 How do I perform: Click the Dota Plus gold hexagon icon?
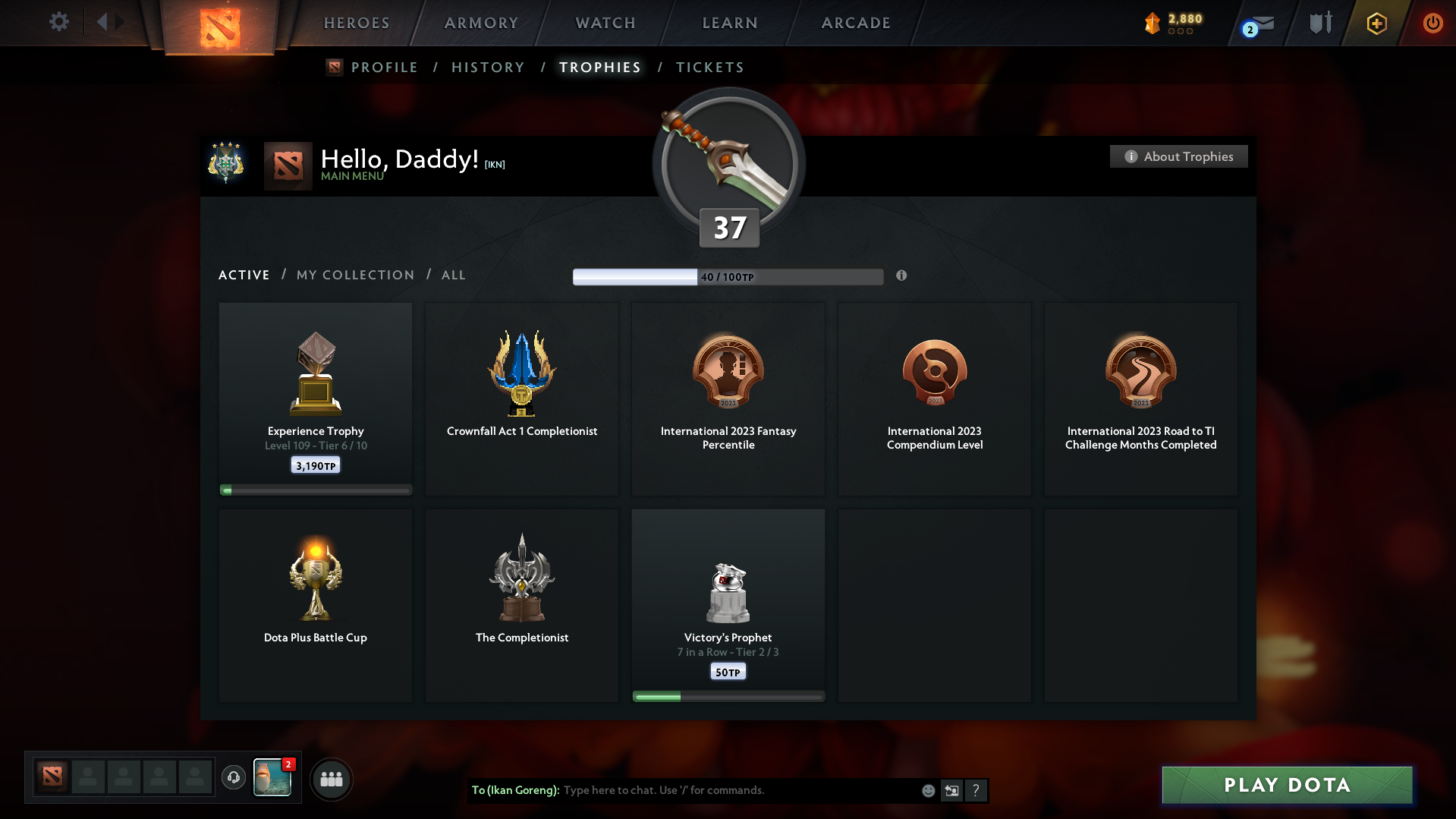(x=1376, y=23)
